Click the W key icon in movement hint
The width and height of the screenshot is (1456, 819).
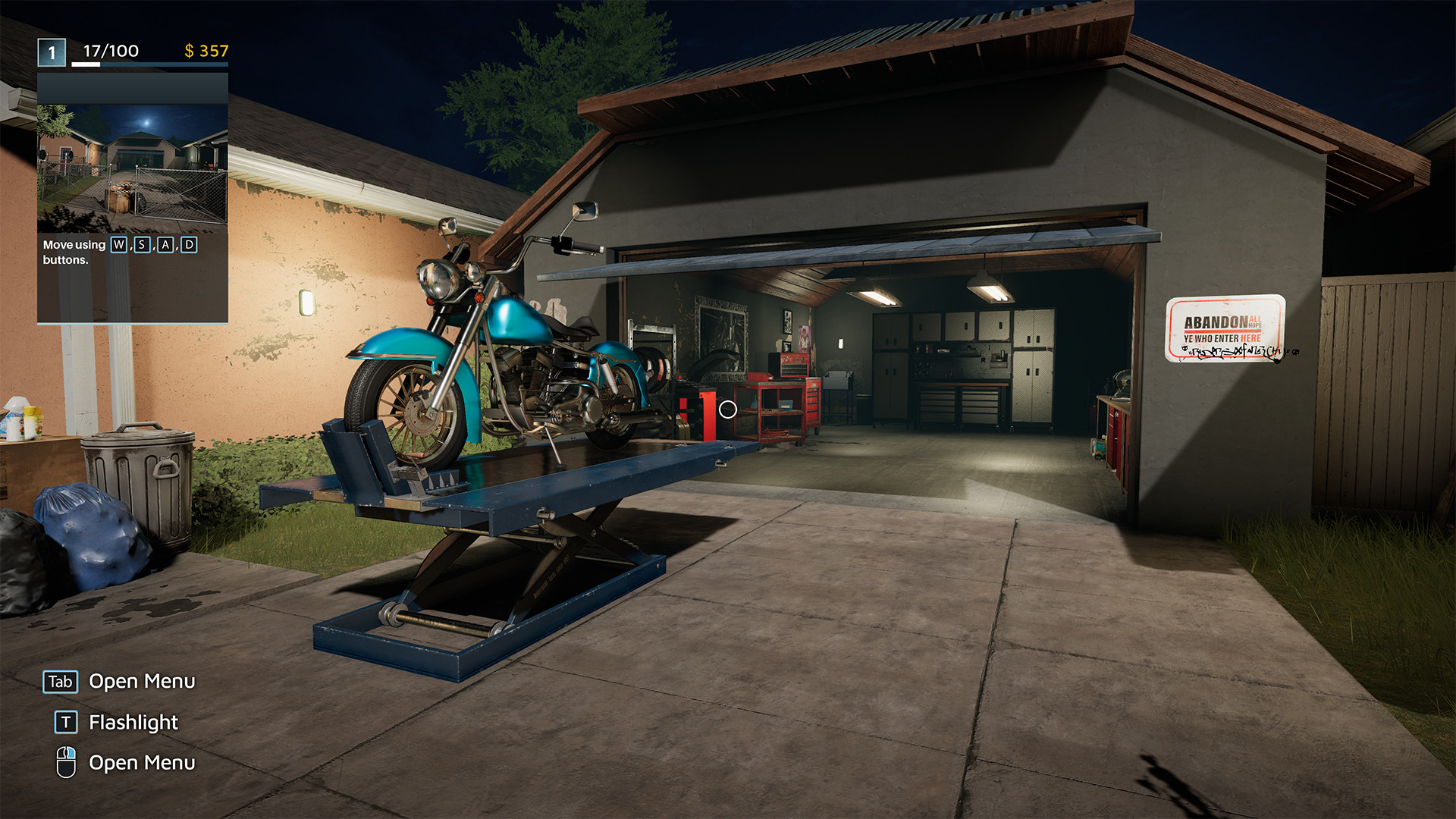click(118, 245)
